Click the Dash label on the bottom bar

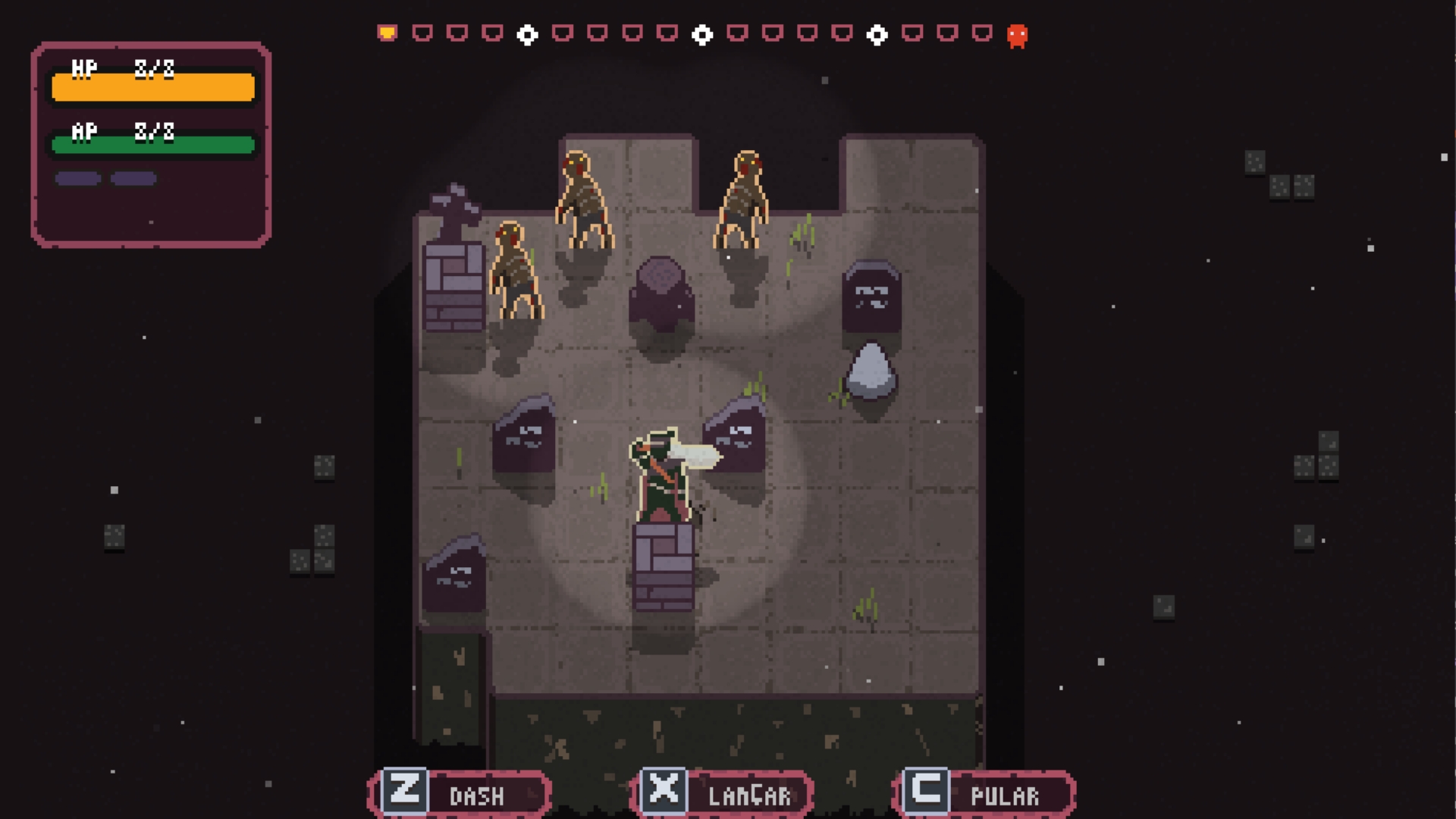tap(476, 795)
